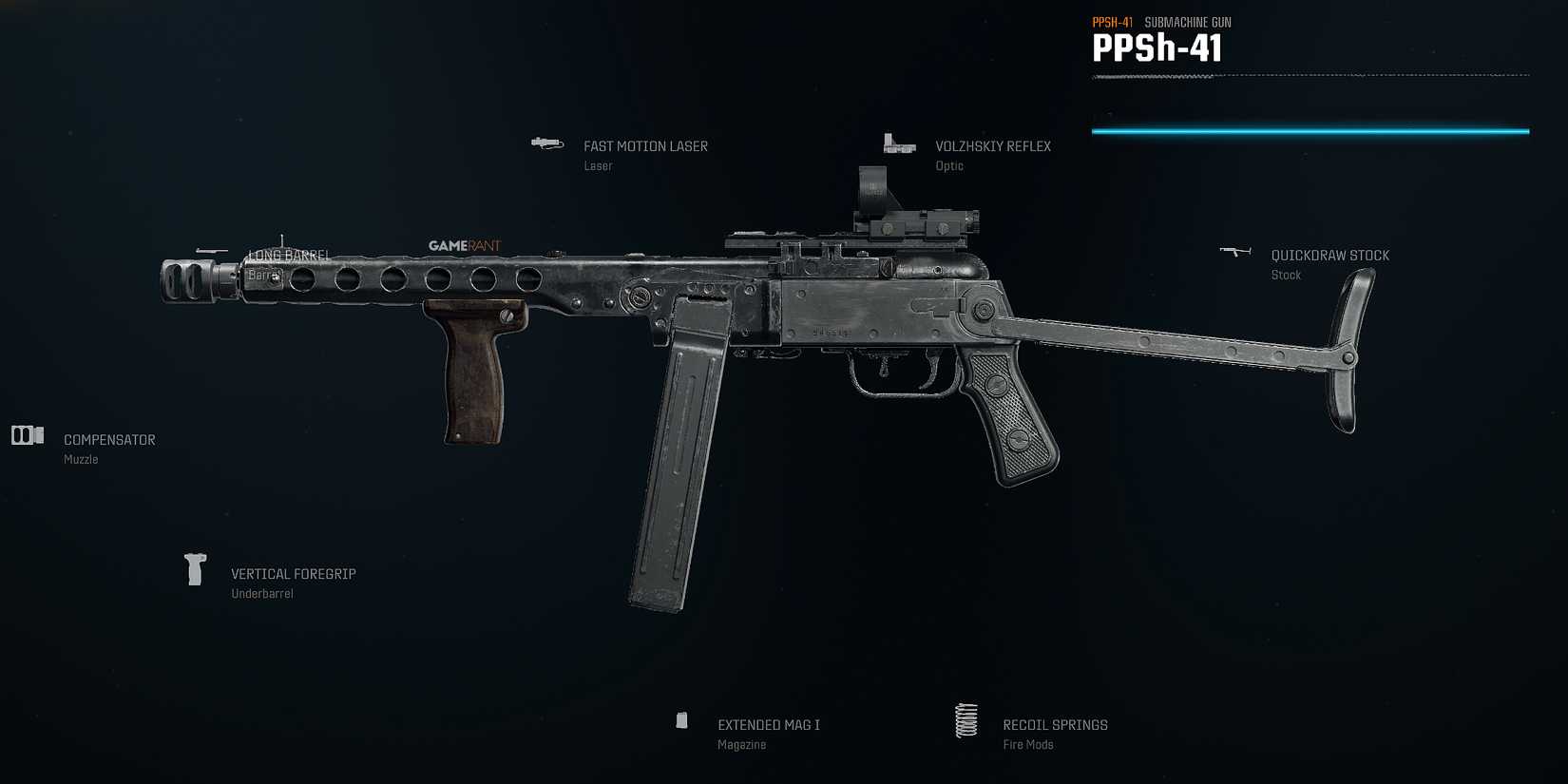Select the Extended Mag I magazine icon

[682, 720]
